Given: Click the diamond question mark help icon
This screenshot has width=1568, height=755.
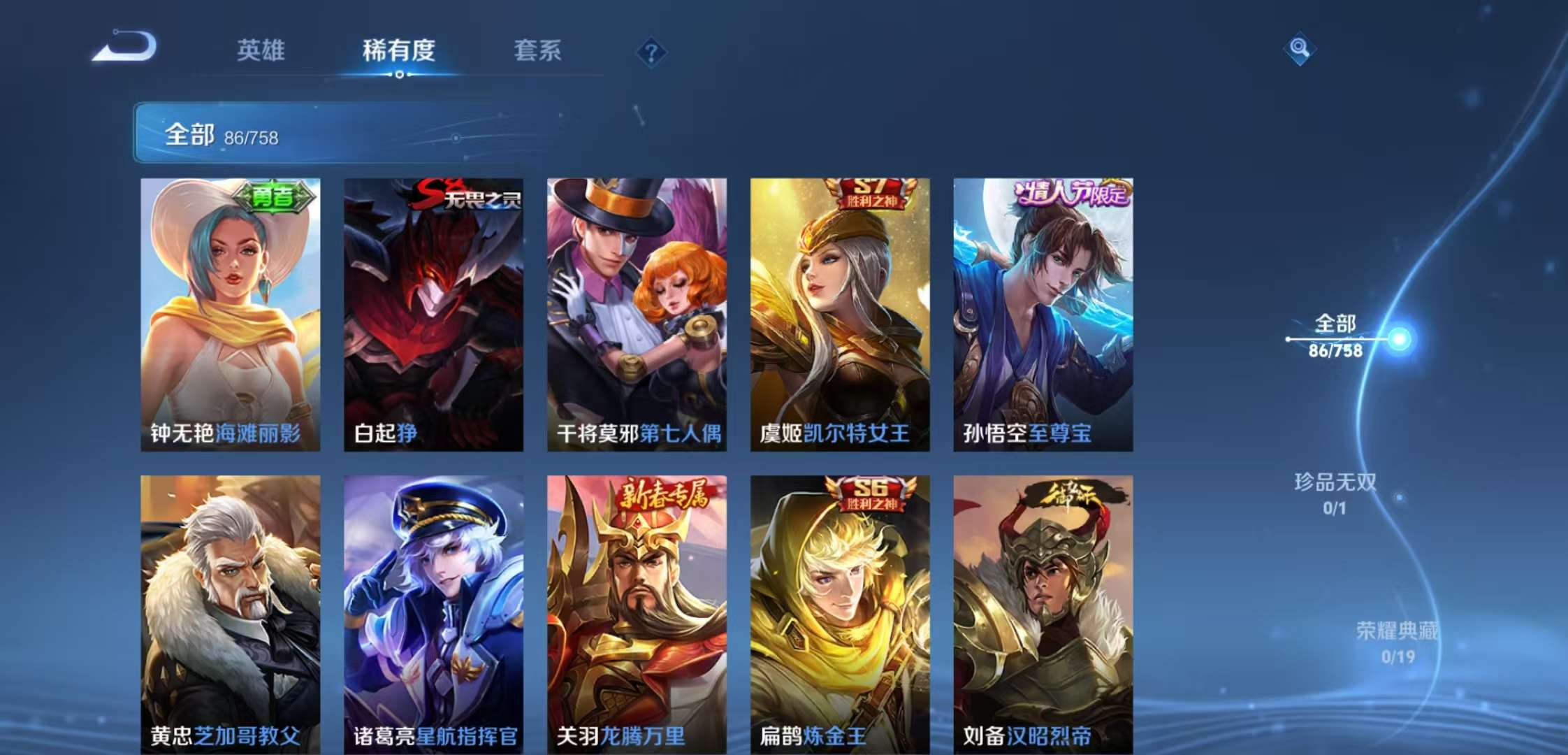Looking at the screenshot, I should pos(650,52).
